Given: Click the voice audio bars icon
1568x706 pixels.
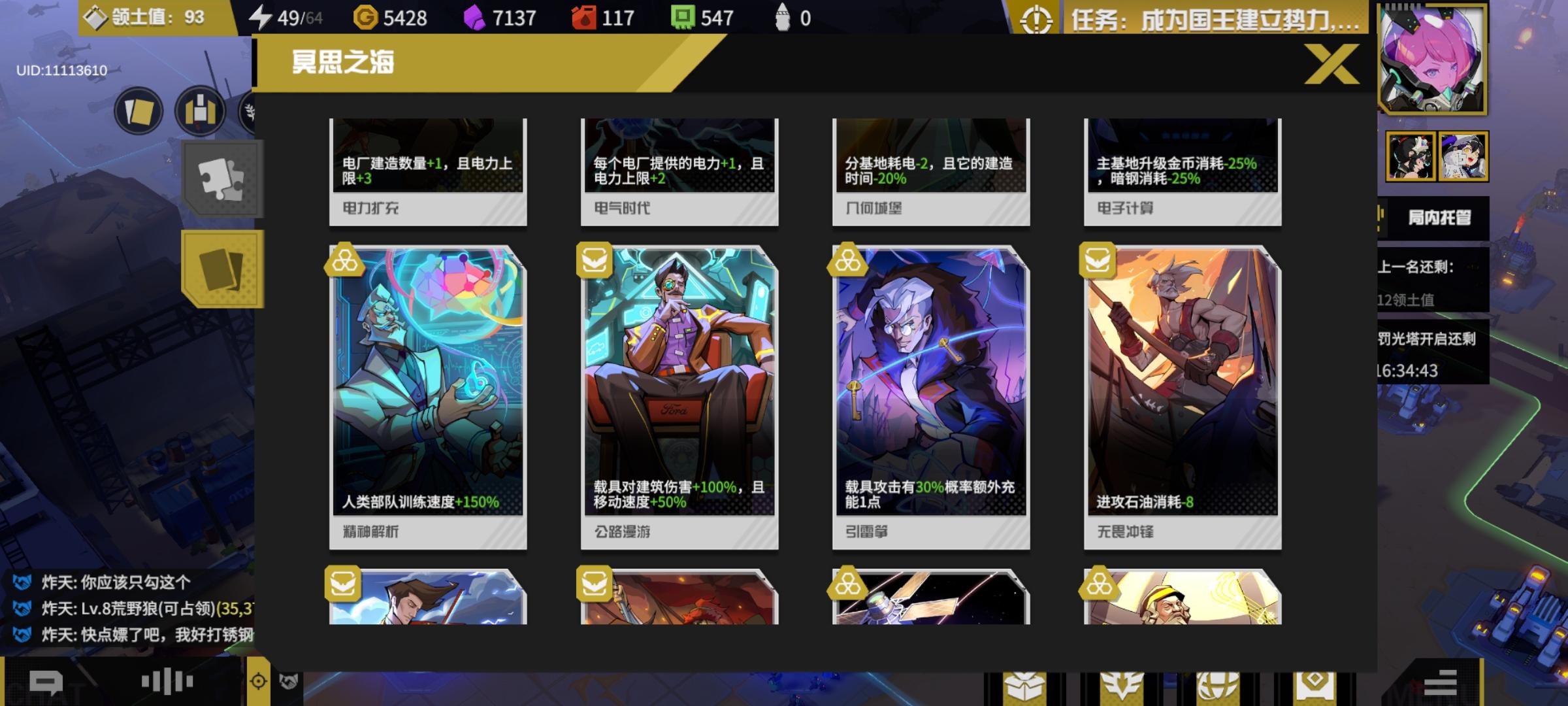Looking at the screenshot, I should 165,680.
